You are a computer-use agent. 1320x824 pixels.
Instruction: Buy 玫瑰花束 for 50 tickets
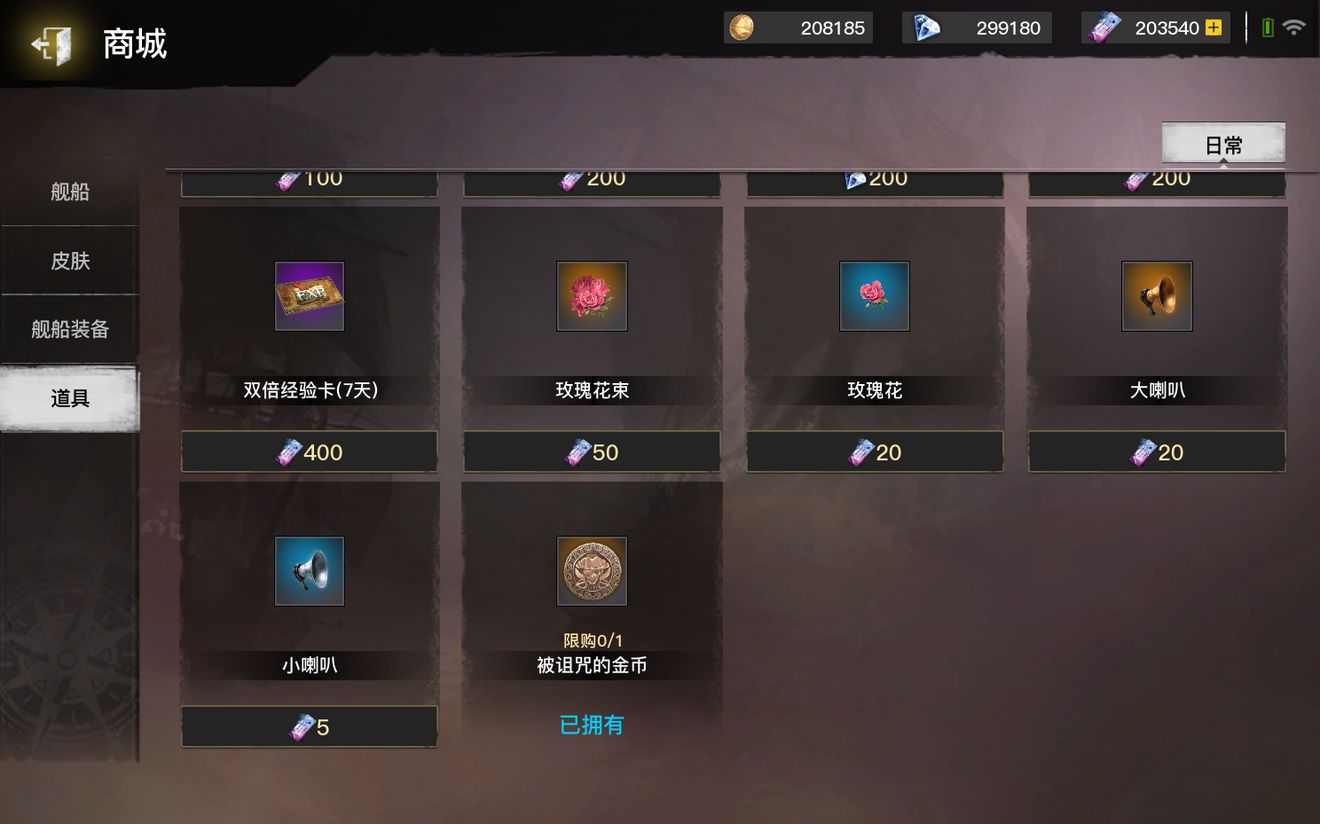click(x=591, y=451)
